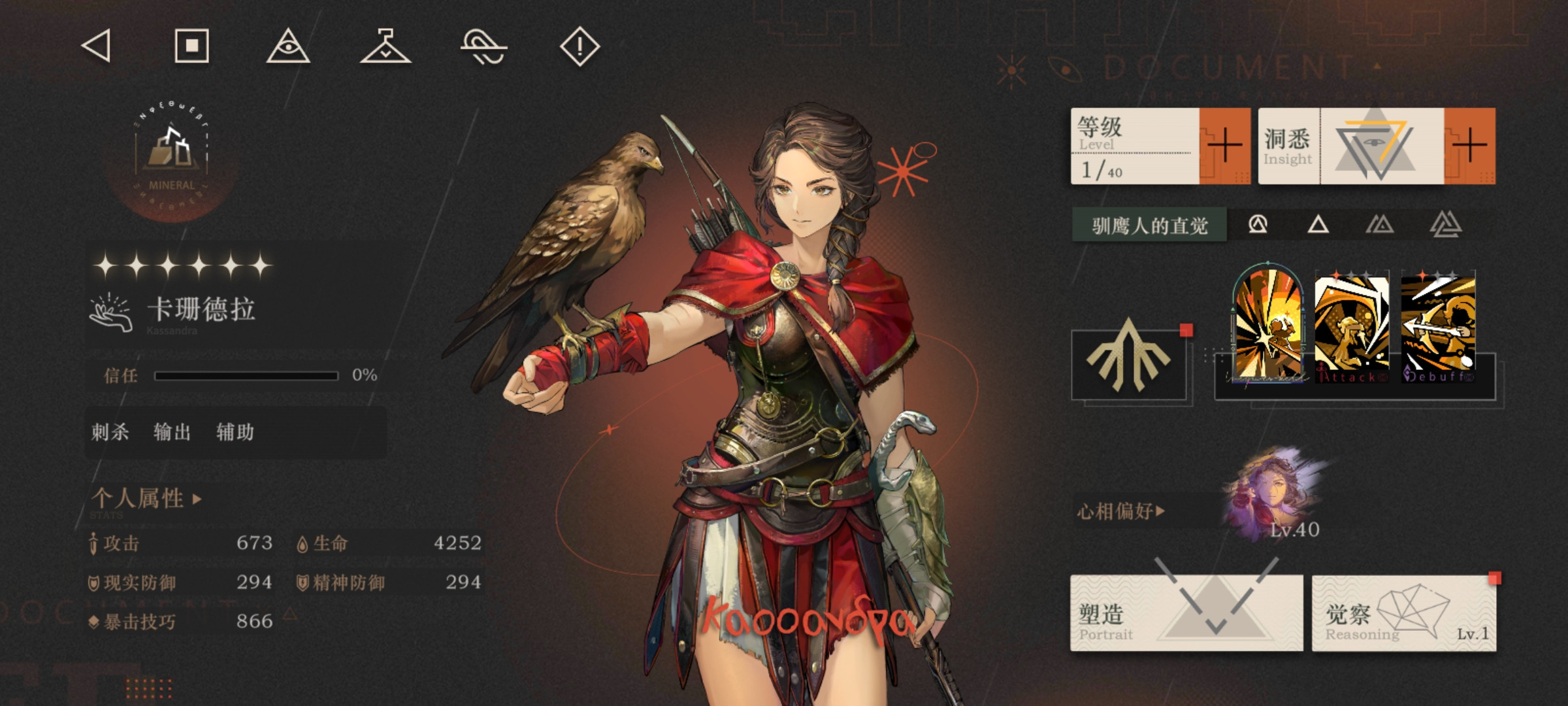This screenshot has height=706, width=1568.
Task: Open the 驯鹰人的直觉 inheritance tab
Action: click(x=1149, y=226)
